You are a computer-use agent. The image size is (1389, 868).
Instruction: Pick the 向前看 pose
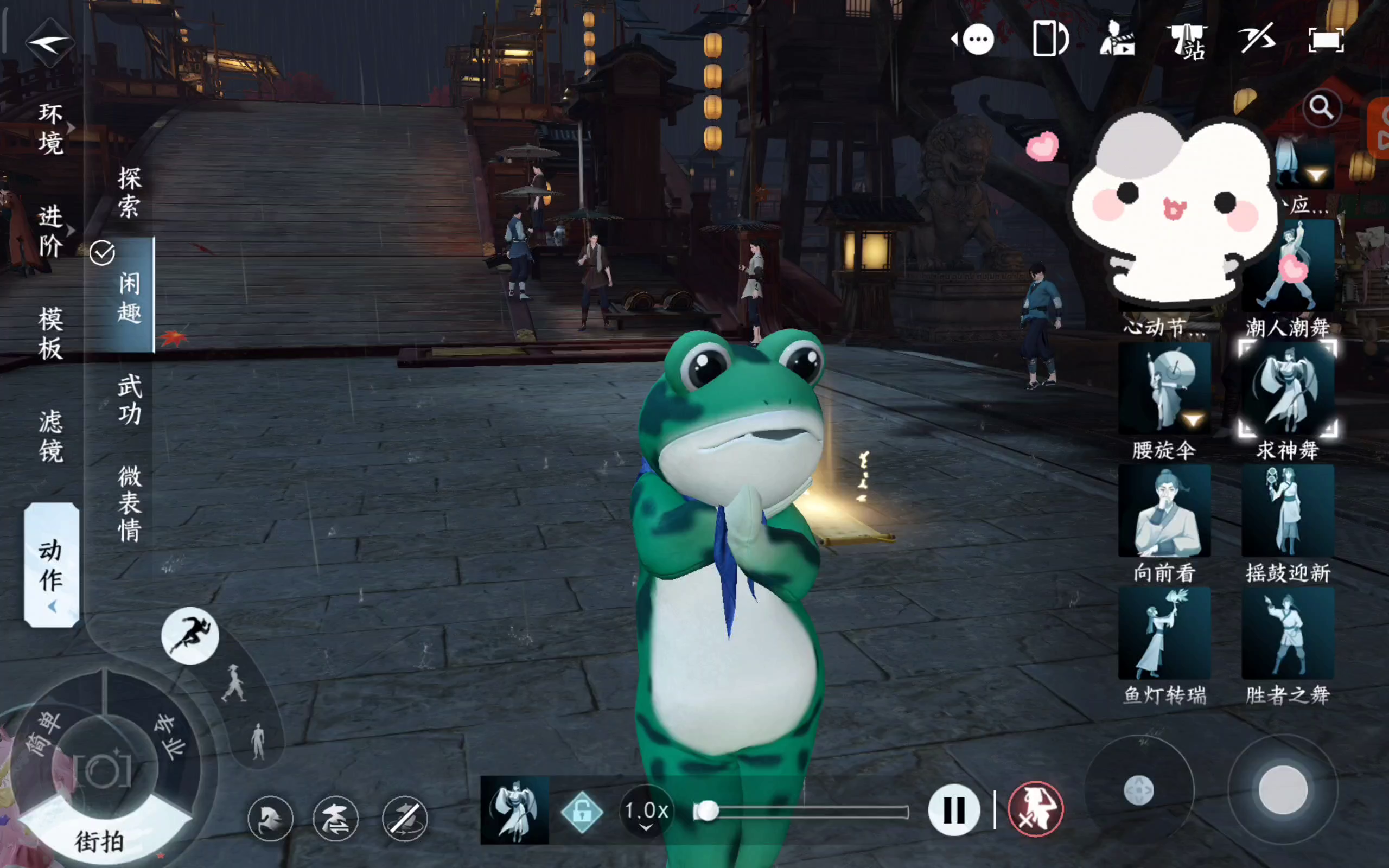(1164, 512)
